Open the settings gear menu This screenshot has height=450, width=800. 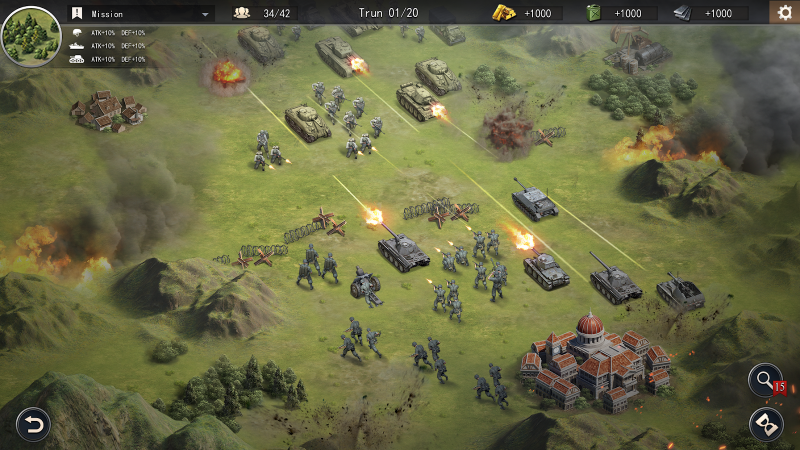pyautogui.click(x=784, y=13)
